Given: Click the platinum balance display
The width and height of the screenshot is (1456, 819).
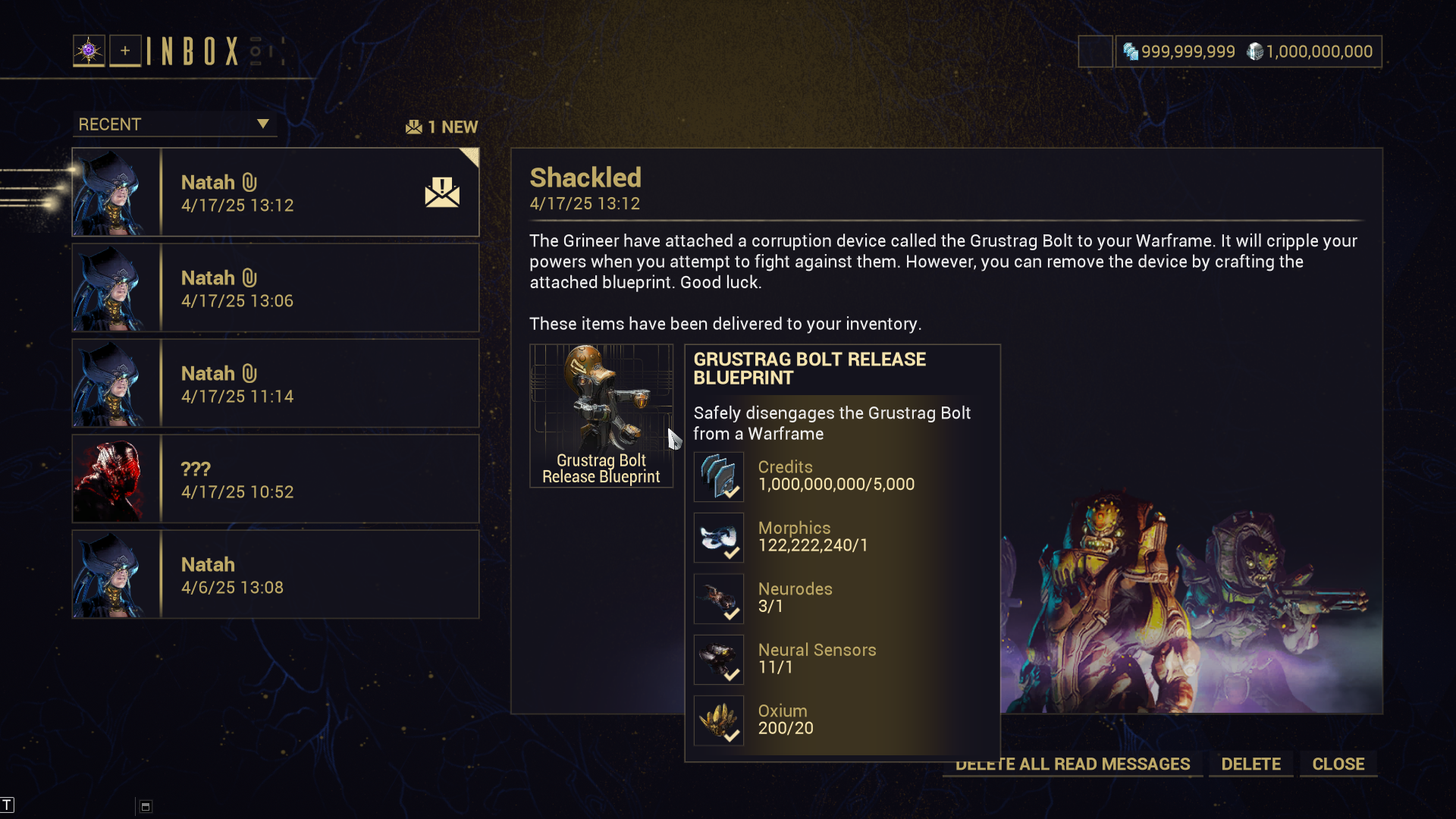Looking at the screenshot, I should click(1179, 52).
